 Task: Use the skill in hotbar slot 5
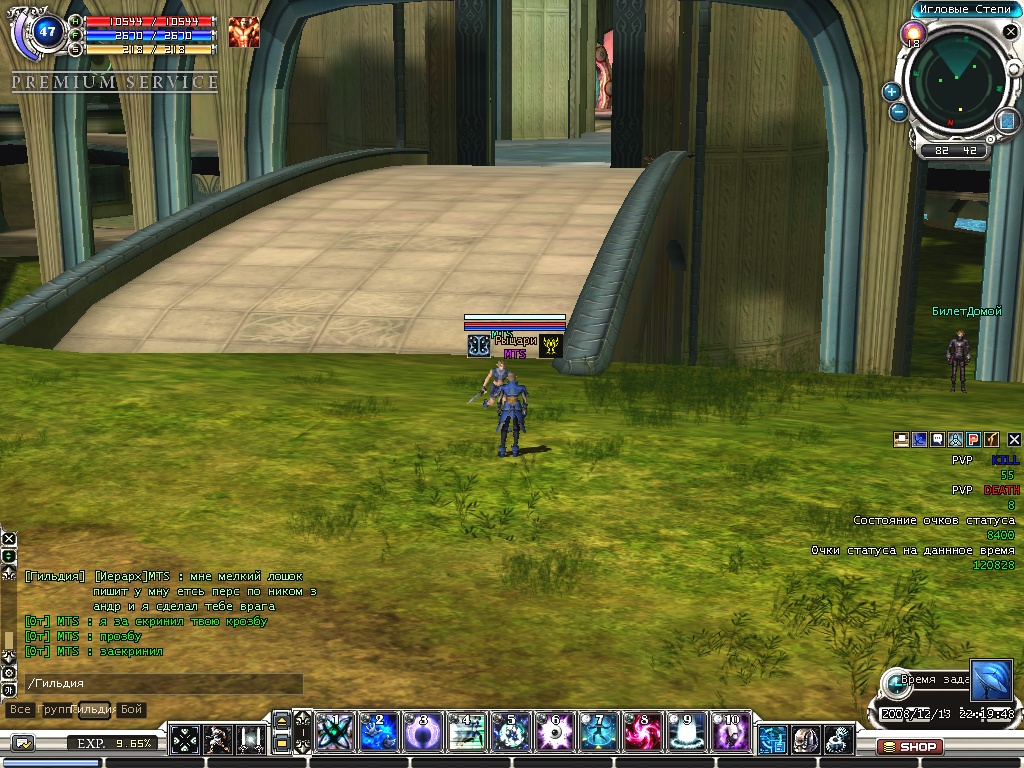[510, 733]
